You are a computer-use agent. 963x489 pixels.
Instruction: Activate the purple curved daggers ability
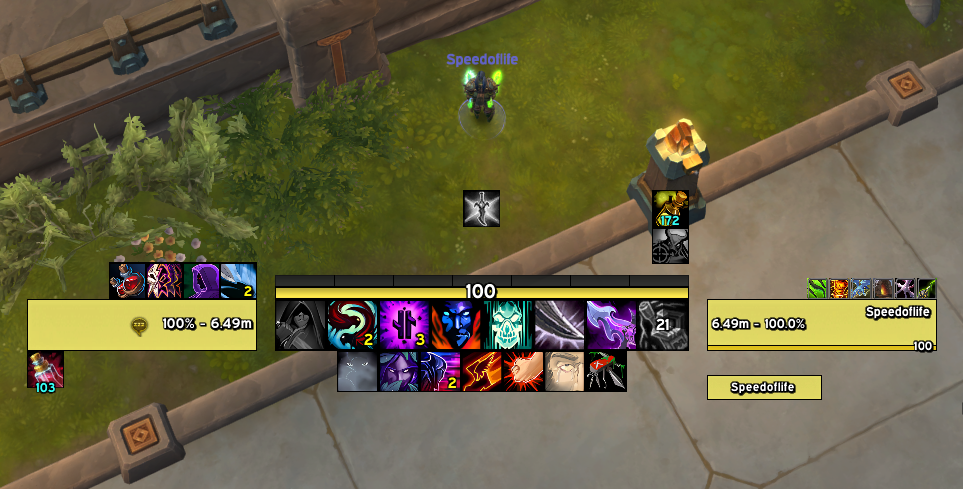(612, 325)
